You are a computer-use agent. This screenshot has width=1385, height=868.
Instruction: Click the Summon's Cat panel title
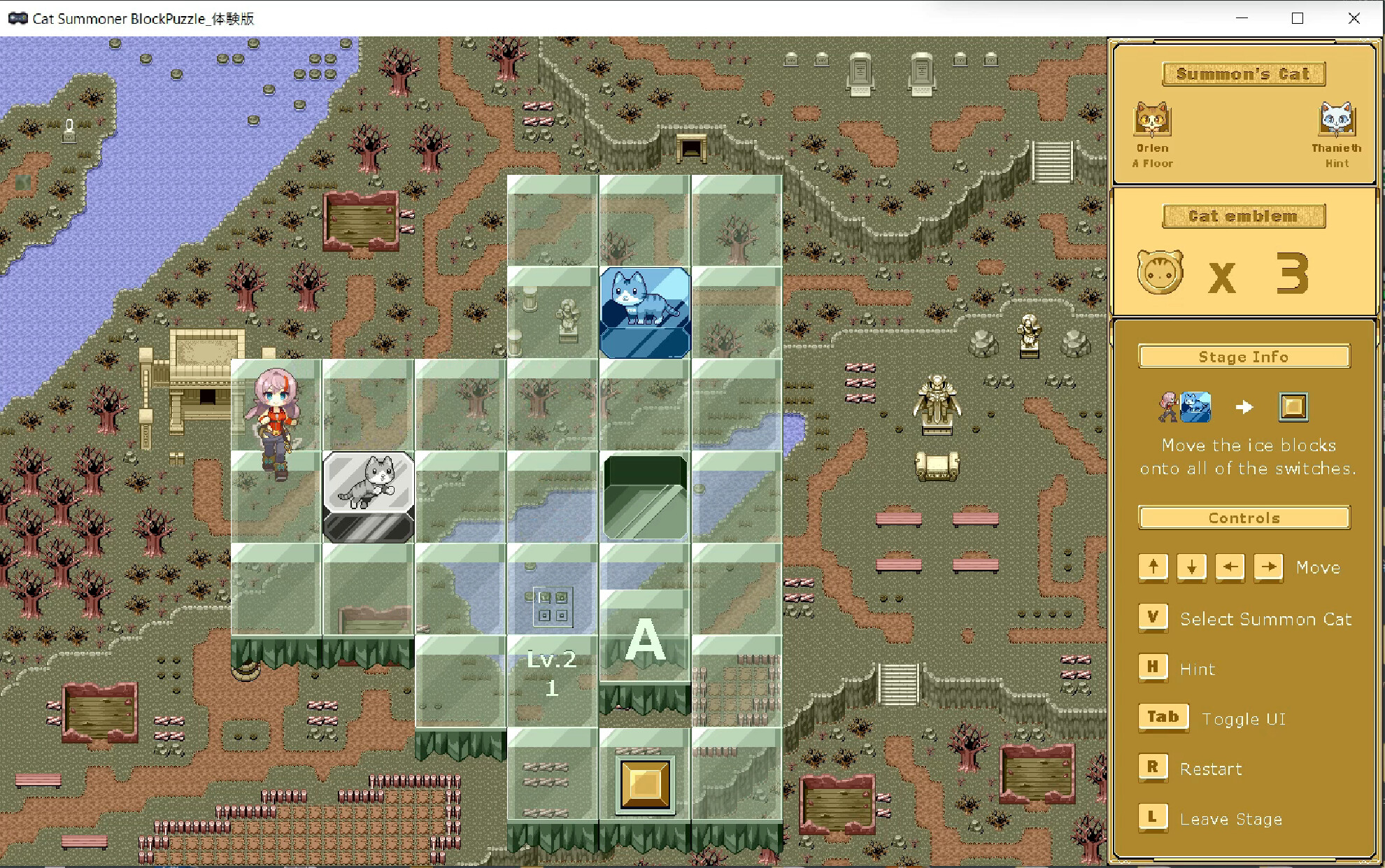click(x=1243, y=73)
